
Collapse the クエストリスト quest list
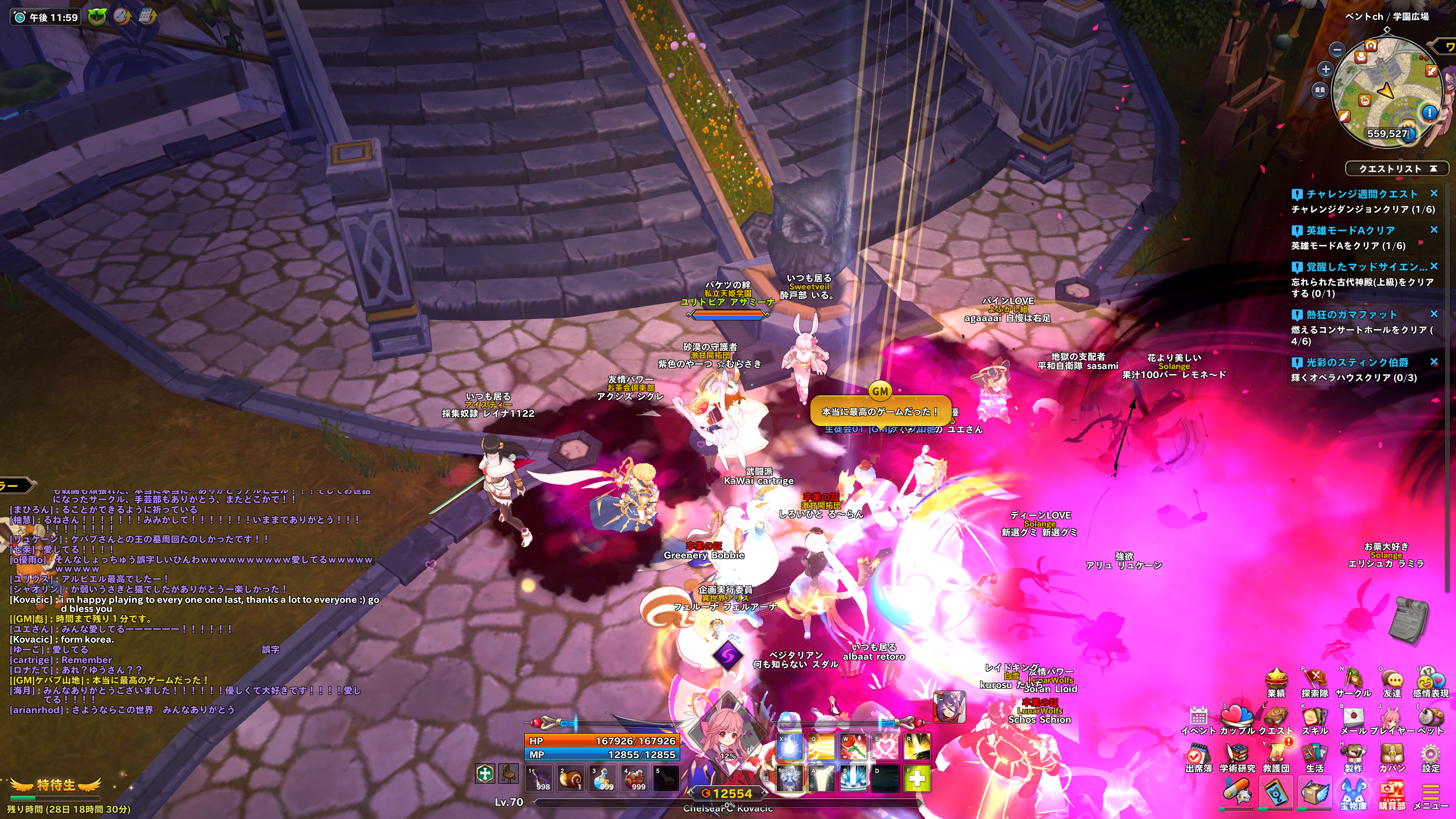(1433, 169)
